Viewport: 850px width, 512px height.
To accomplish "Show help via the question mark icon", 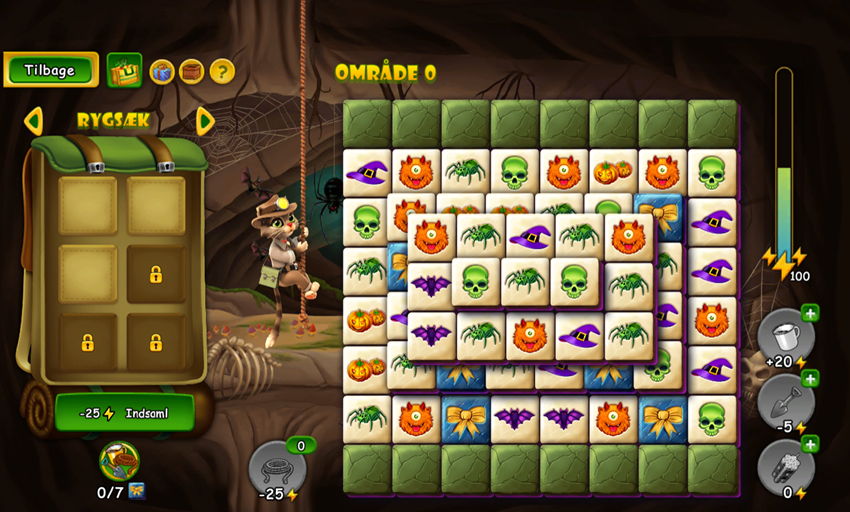I will click(x=222, y=71).
